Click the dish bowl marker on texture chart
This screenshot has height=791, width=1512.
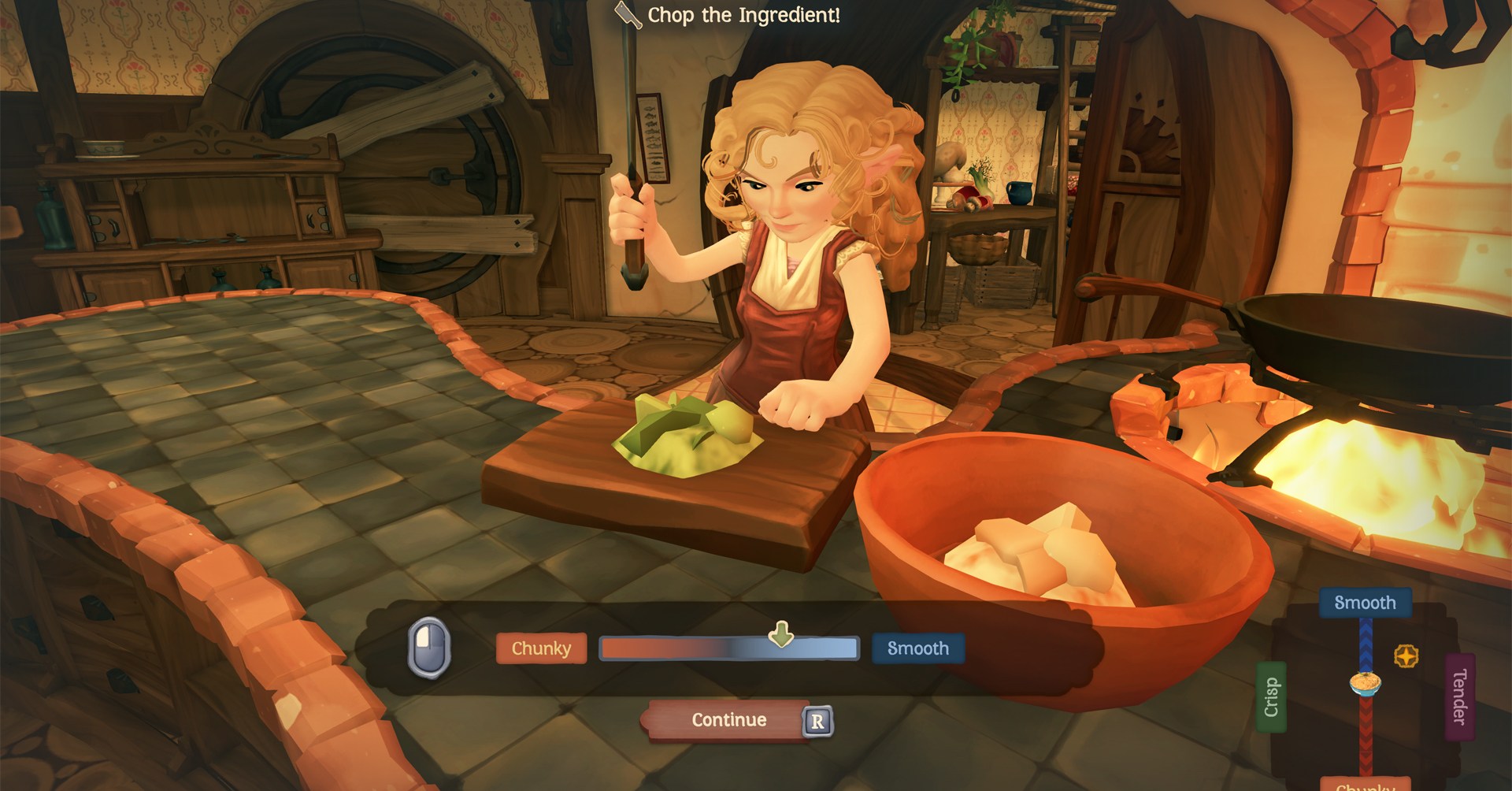click(x=1366, y=681)
